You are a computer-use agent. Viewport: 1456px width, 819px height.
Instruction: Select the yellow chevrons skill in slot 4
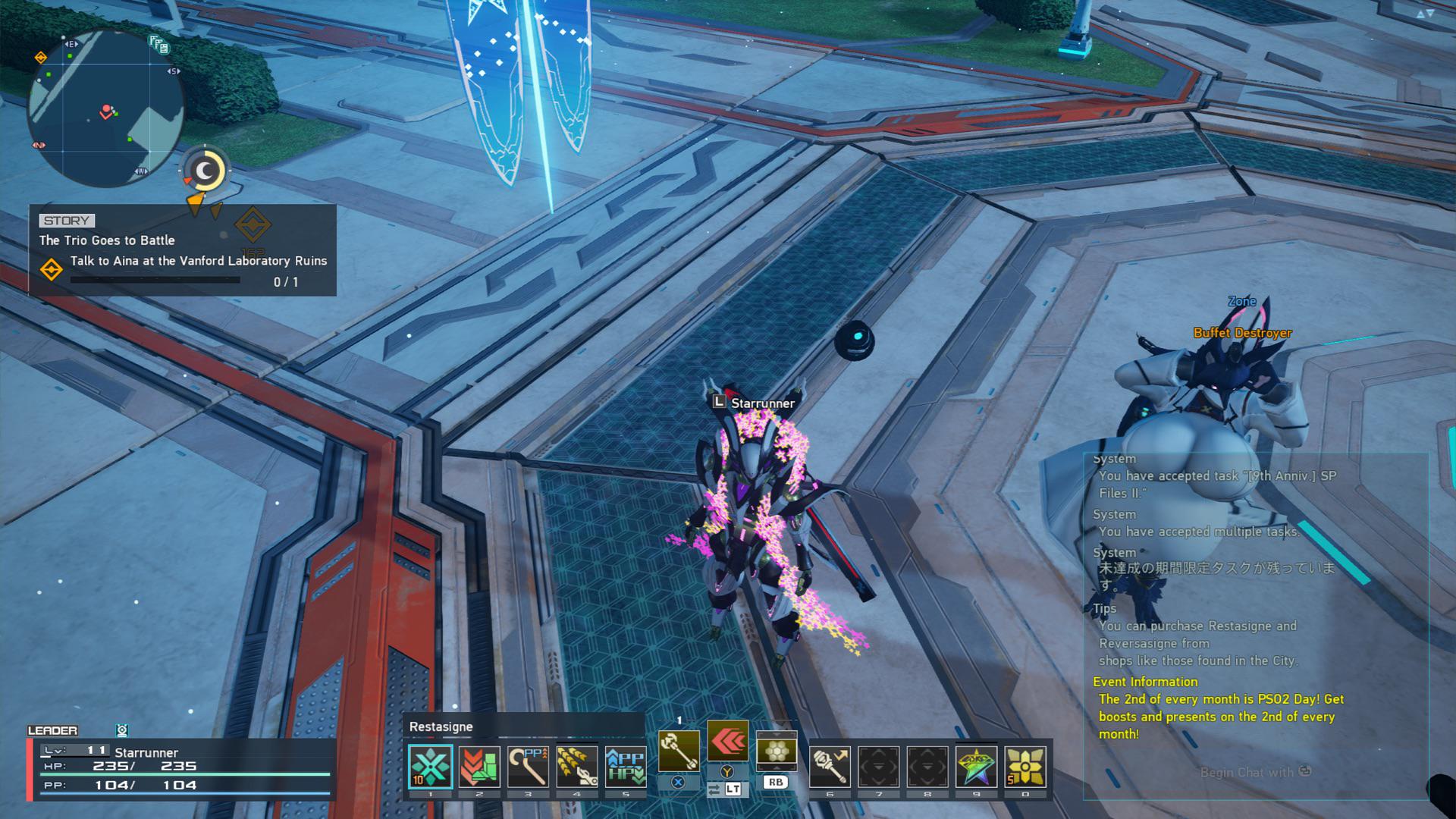point(576,767)
